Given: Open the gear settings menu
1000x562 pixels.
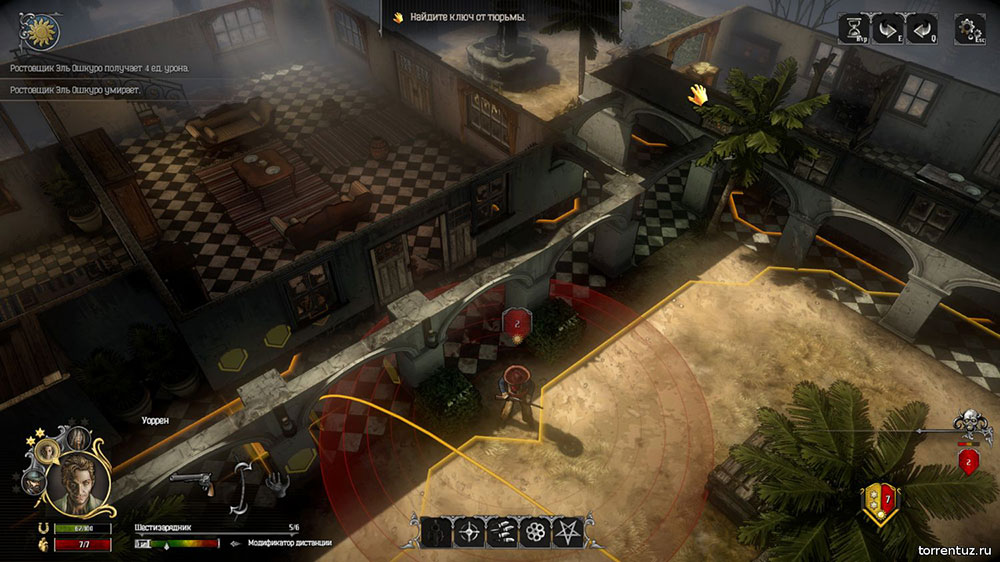Looking at the screenshot, I should [x=968, y=28].
